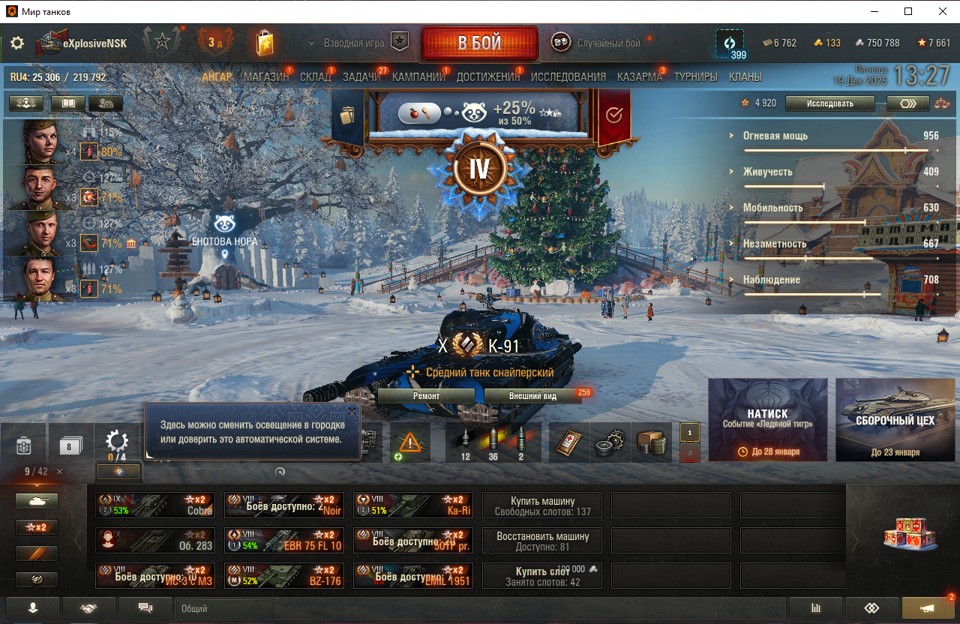Open the НАТИСК event banner
The width and height of the screenshot is (960, 624).
(767, 420)
